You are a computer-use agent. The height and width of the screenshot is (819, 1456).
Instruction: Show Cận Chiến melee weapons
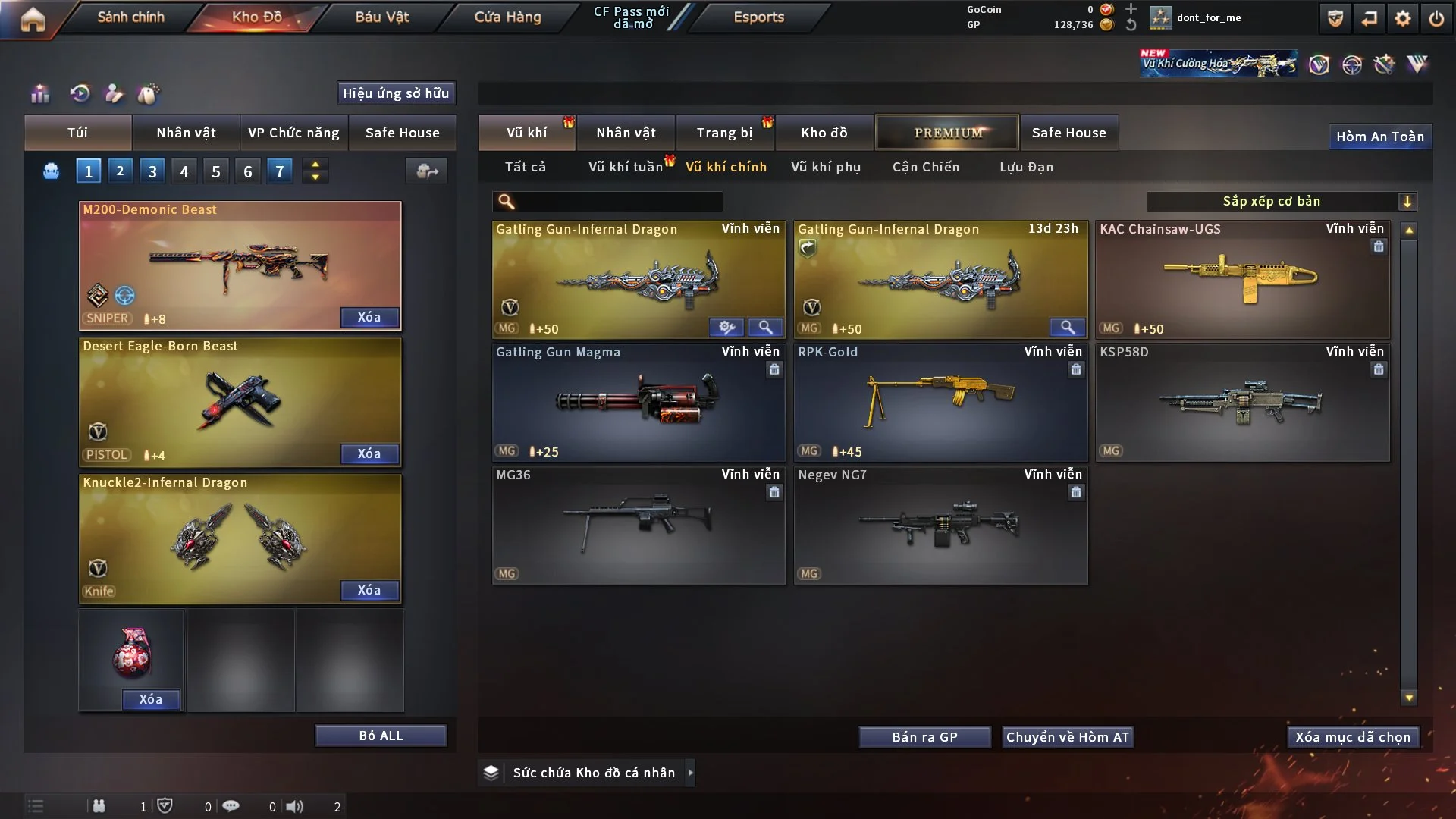point(925,167)
